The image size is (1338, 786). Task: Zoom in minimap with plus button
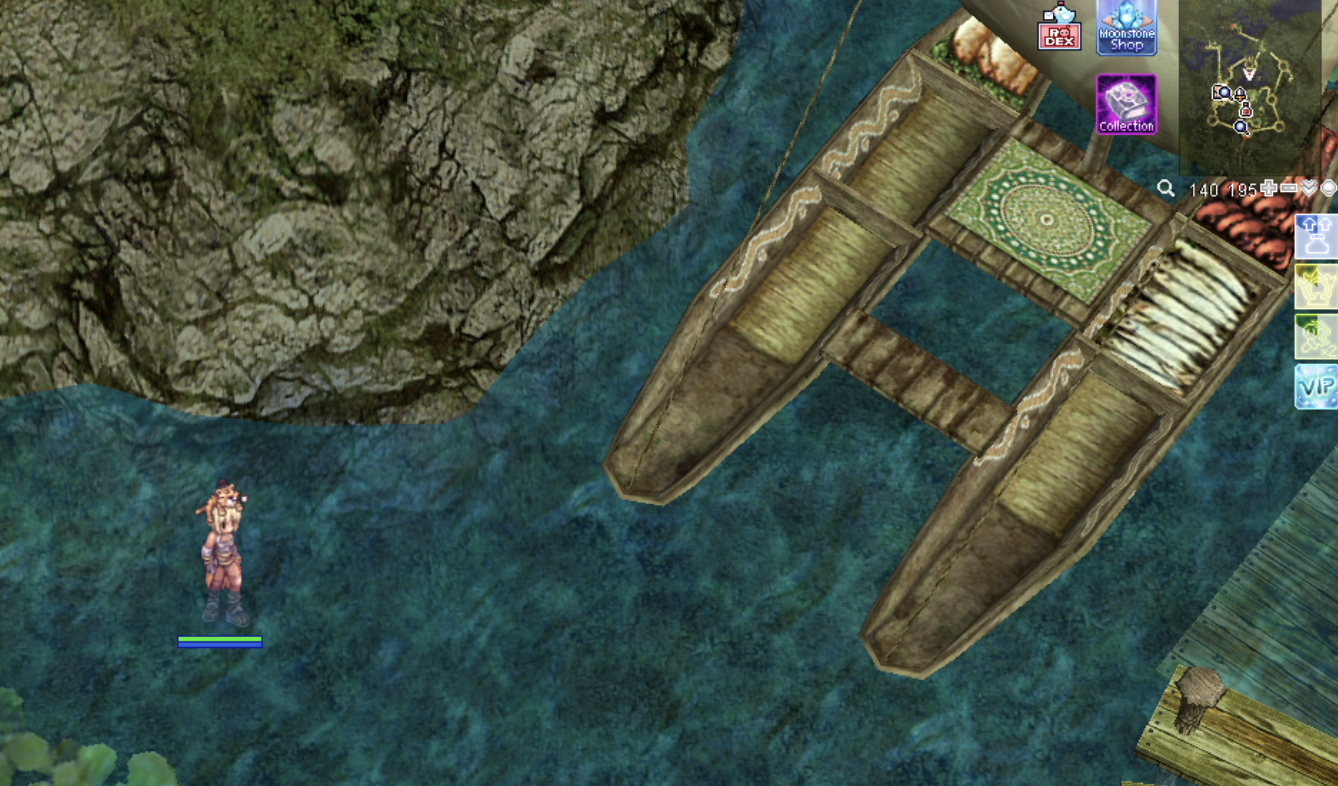click(1269, 188)
